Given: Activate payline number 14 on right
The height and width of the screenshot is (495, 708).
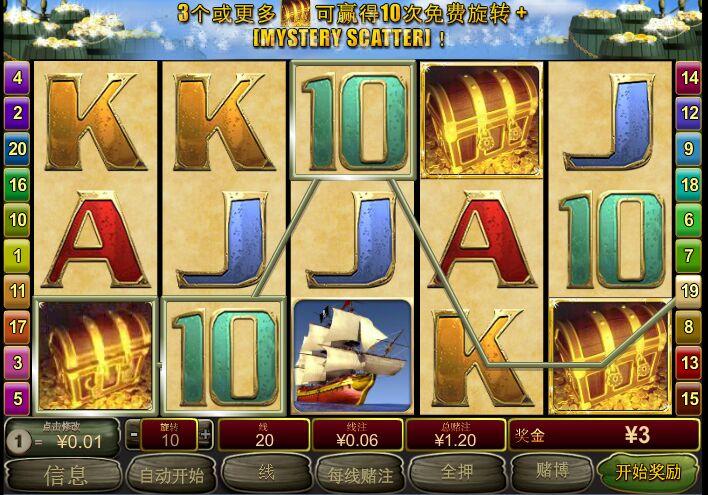Looking at the screenshot, I should [x=689, y=77].
